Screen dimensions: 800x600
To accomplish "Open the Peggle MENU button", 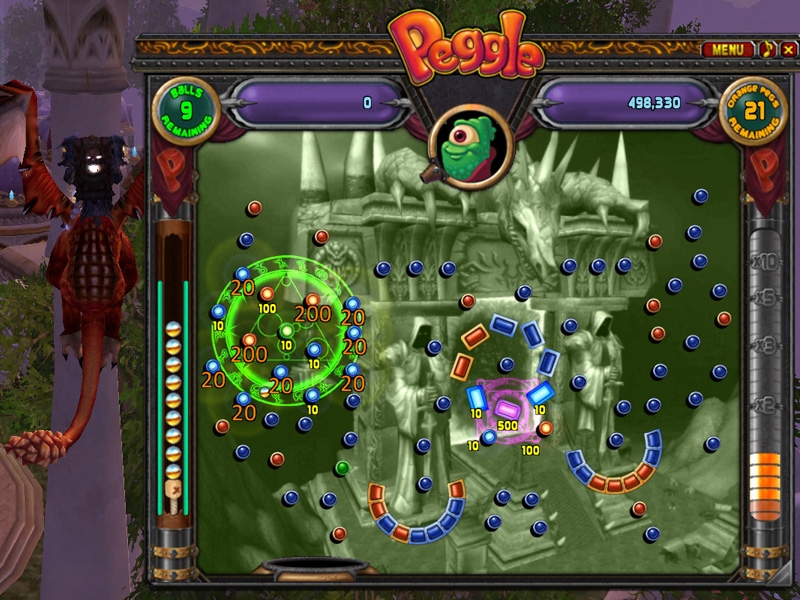I will 728,49.
